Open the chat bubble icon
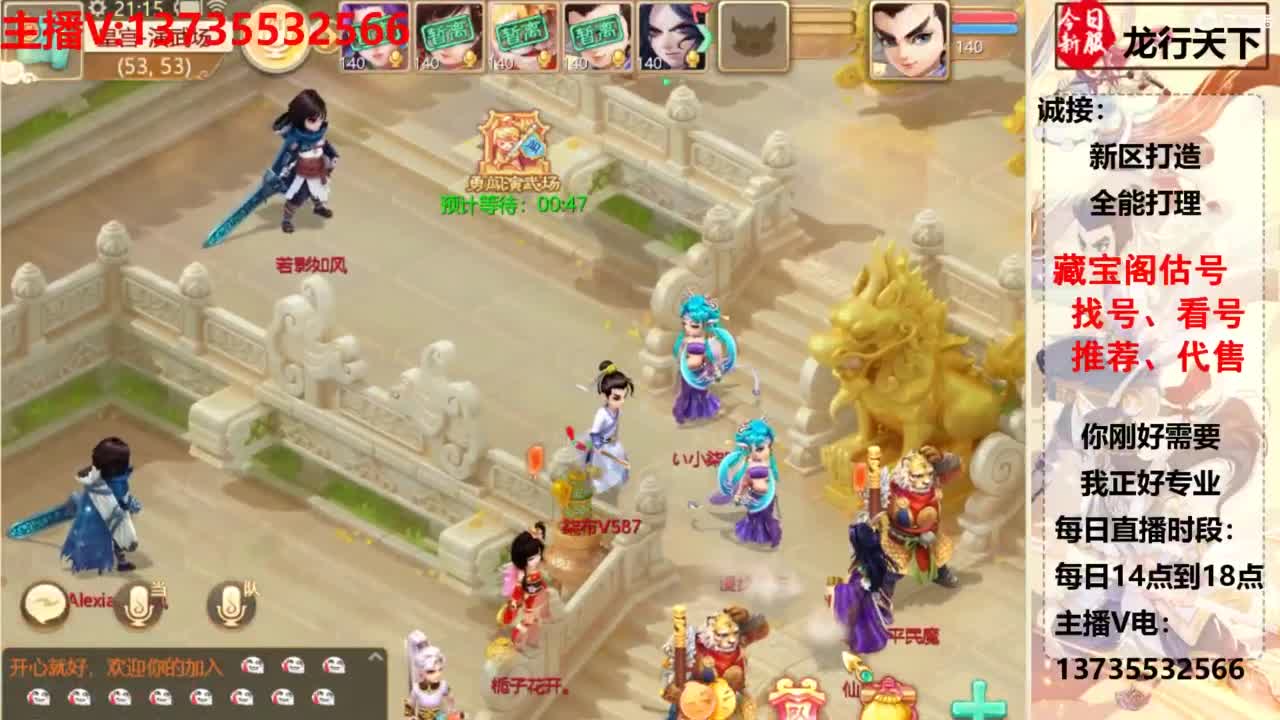Viewport: 1280px width, 720px height. pos(44,605)
